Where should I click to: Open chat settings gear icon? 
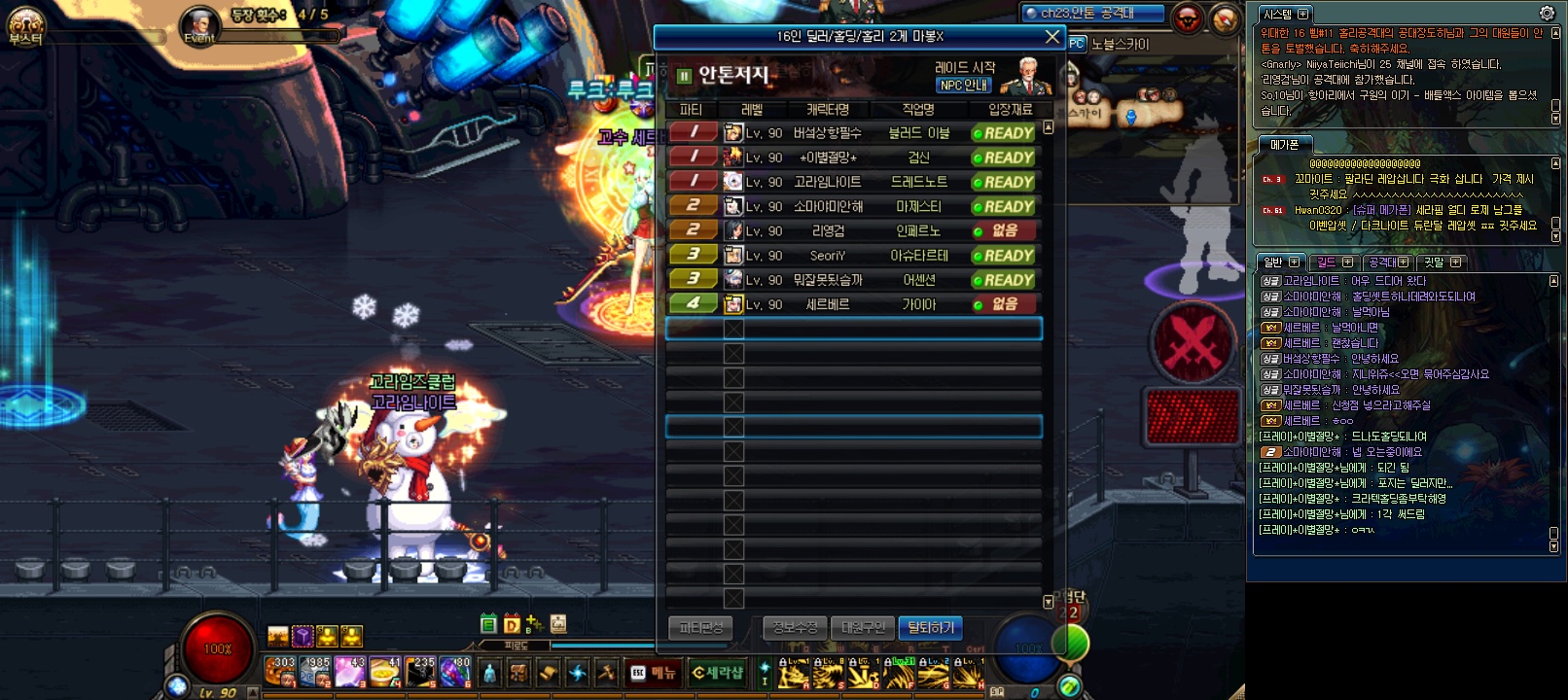point(1547,14)
